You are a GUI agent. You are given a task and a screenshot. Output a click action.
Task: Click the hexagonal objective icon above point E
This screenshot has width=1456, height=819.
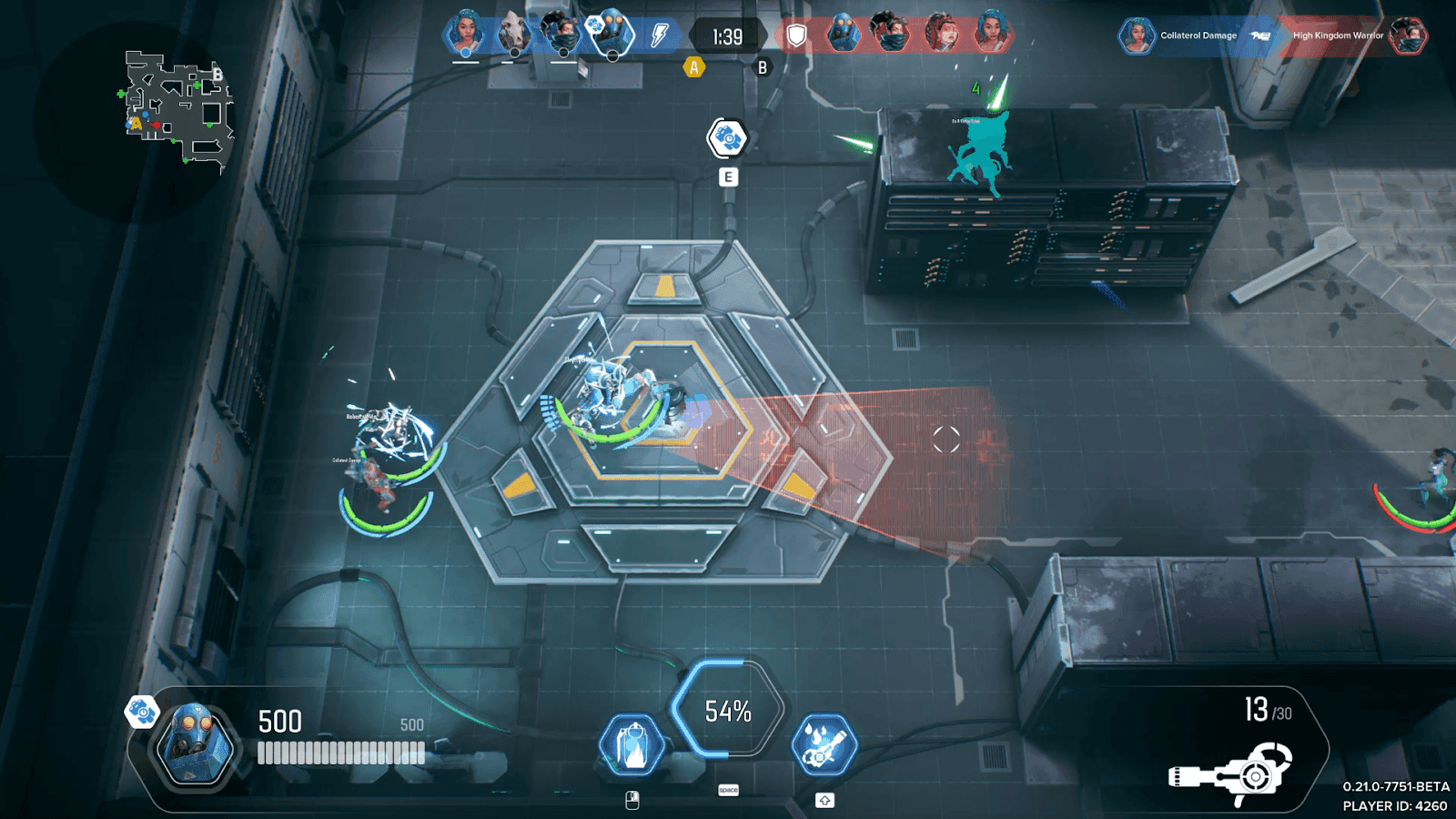[x=725, y=136]
